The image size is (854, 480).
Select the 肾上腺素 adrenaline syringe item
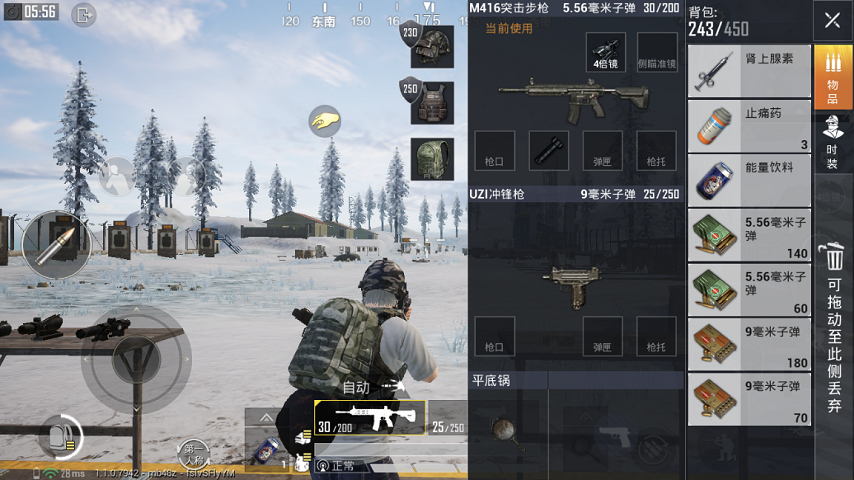pos(748,71)
